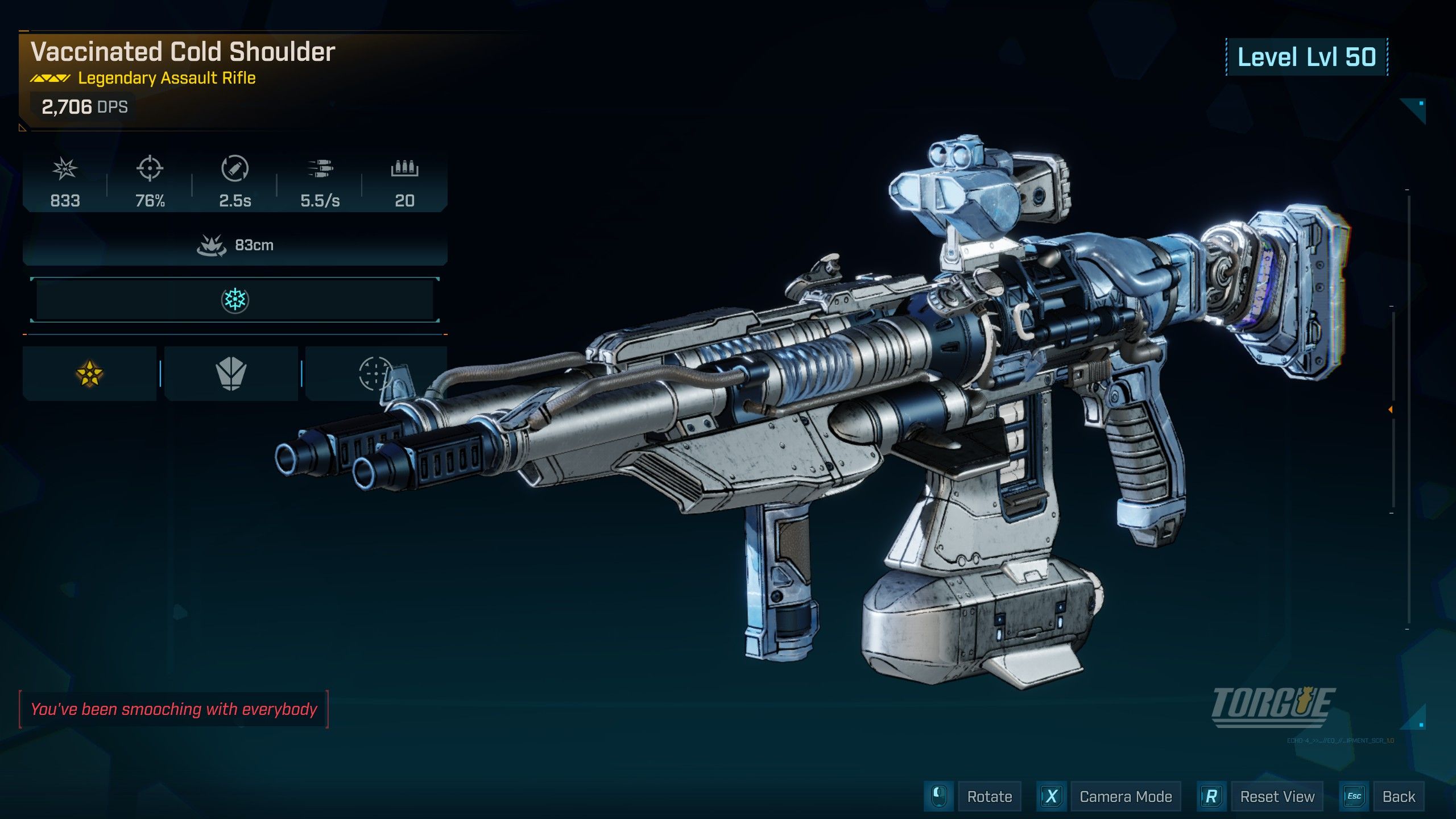This screenshot has width=1456, height=819.
Task: Switch to Camera Mode
Action: [1125, 797]
